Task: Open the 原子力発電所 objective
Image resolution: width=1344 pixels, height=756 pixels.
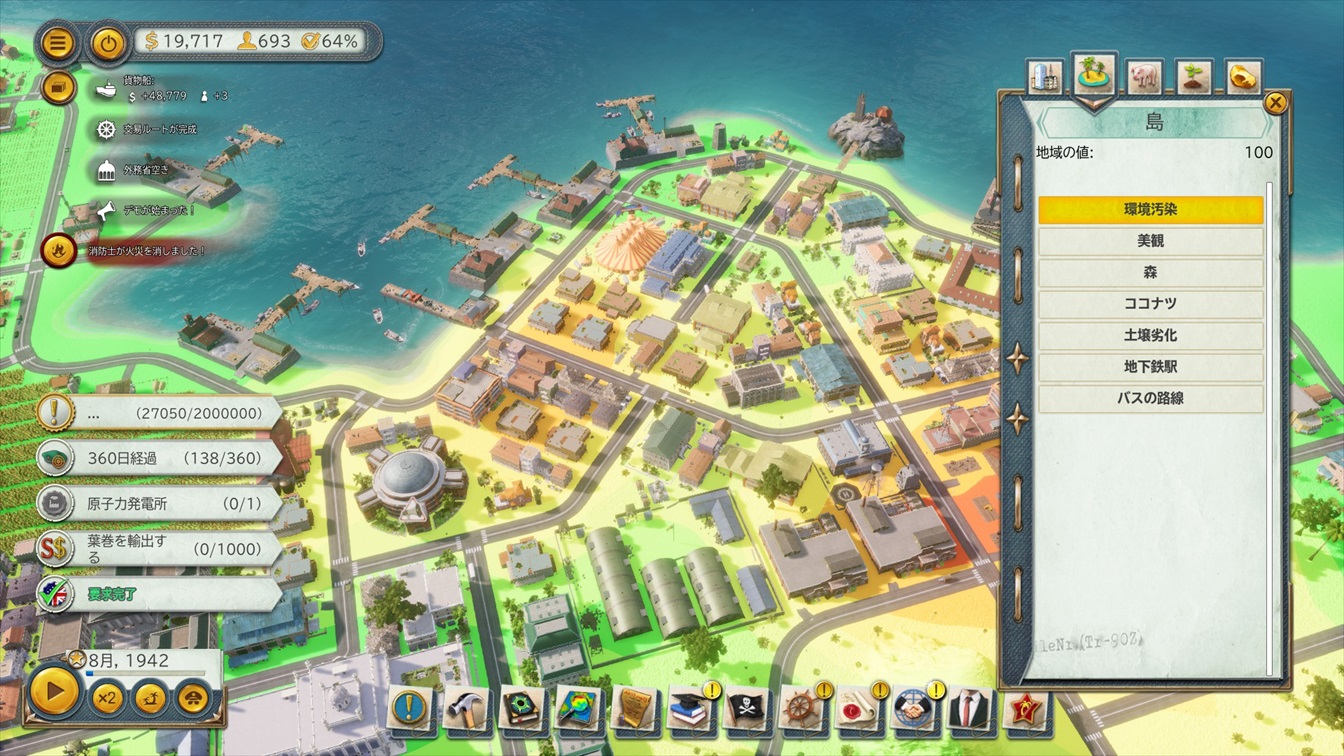Action: (160, 504)
